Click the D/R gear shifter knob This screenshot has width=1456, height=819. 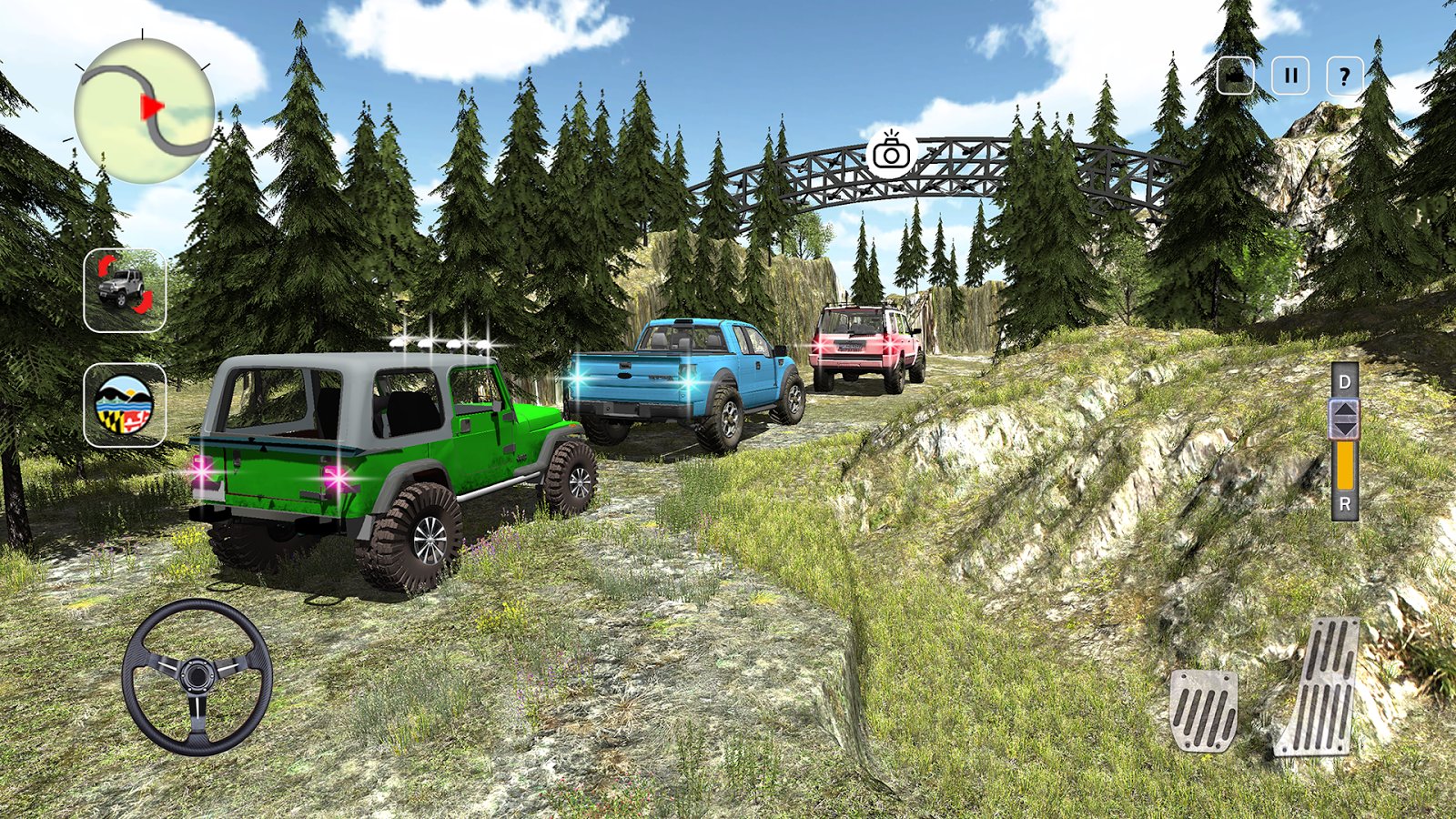coord(1344,420)
